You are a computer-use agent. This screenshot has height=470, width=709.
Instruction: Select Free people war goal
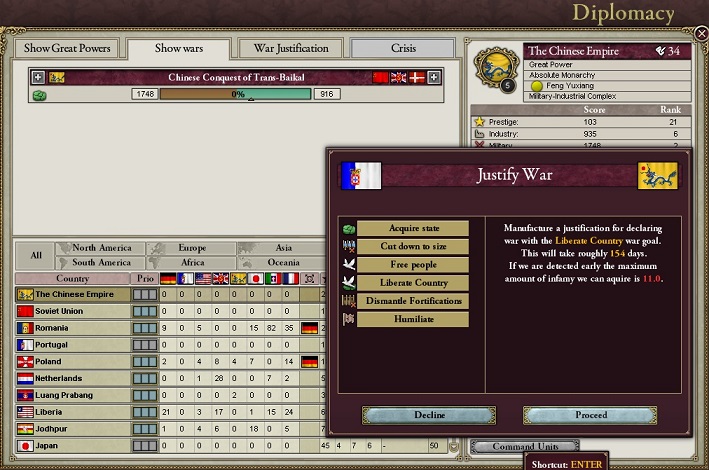point(412,265)
